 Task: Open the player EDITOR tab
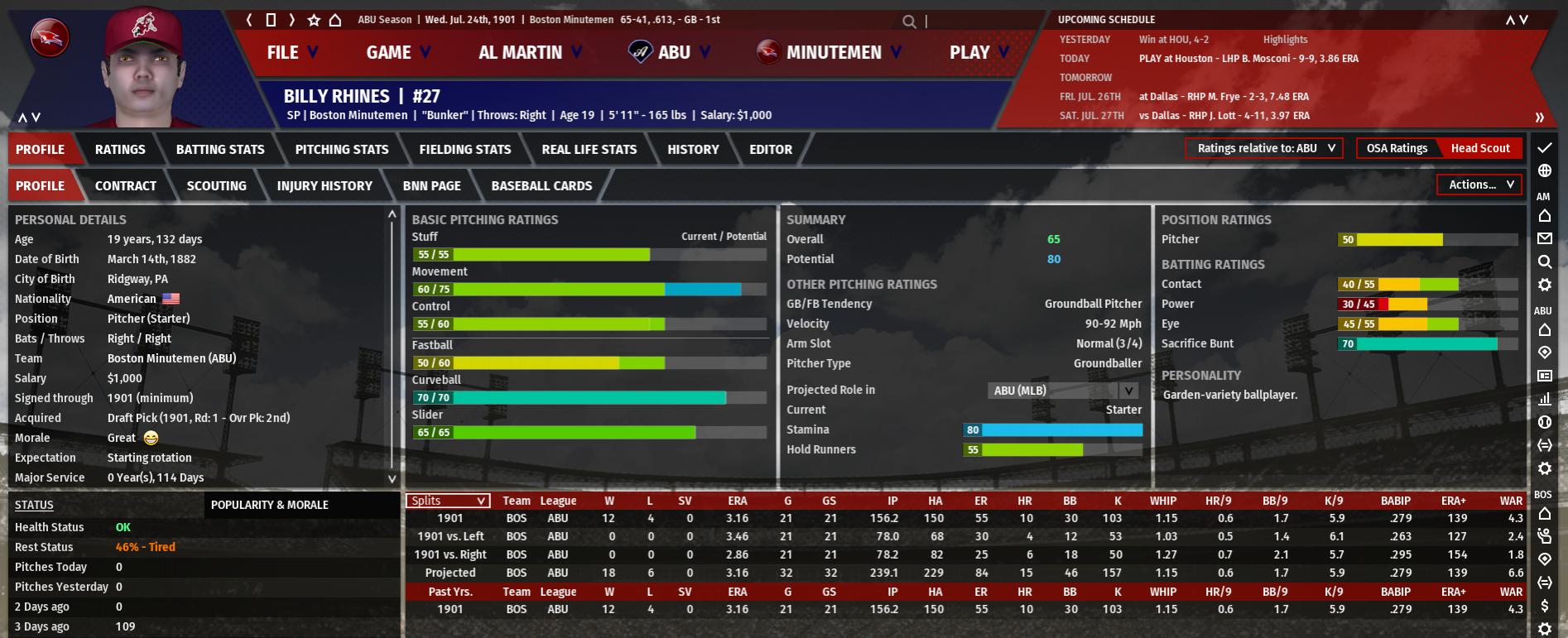[x=770, y=150]
